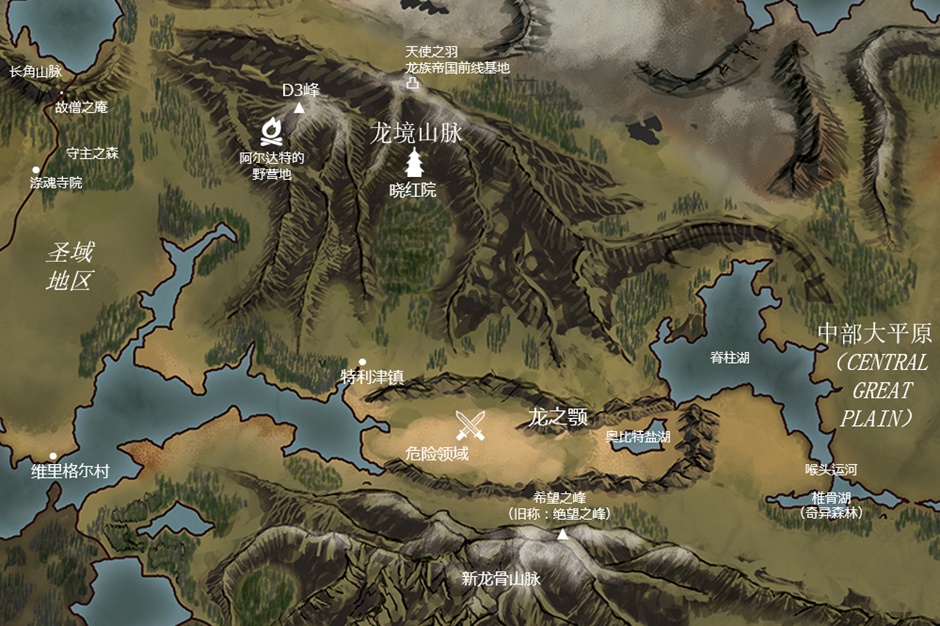
Task: Choose the crossed swords 危险领域 marker
Action: [471, 425]
